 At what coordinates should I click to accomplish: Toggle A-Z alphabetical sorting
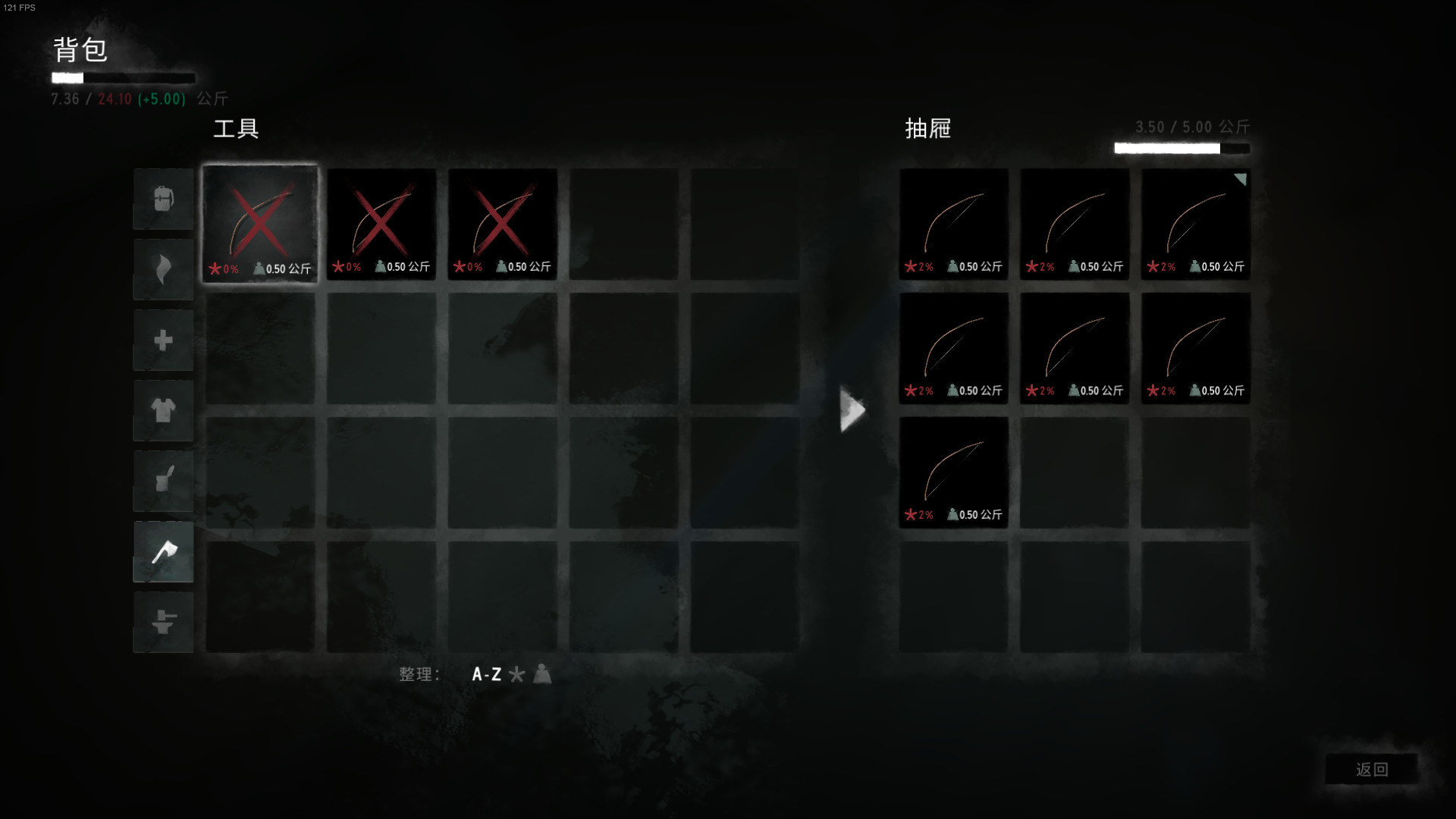point(488,674)
